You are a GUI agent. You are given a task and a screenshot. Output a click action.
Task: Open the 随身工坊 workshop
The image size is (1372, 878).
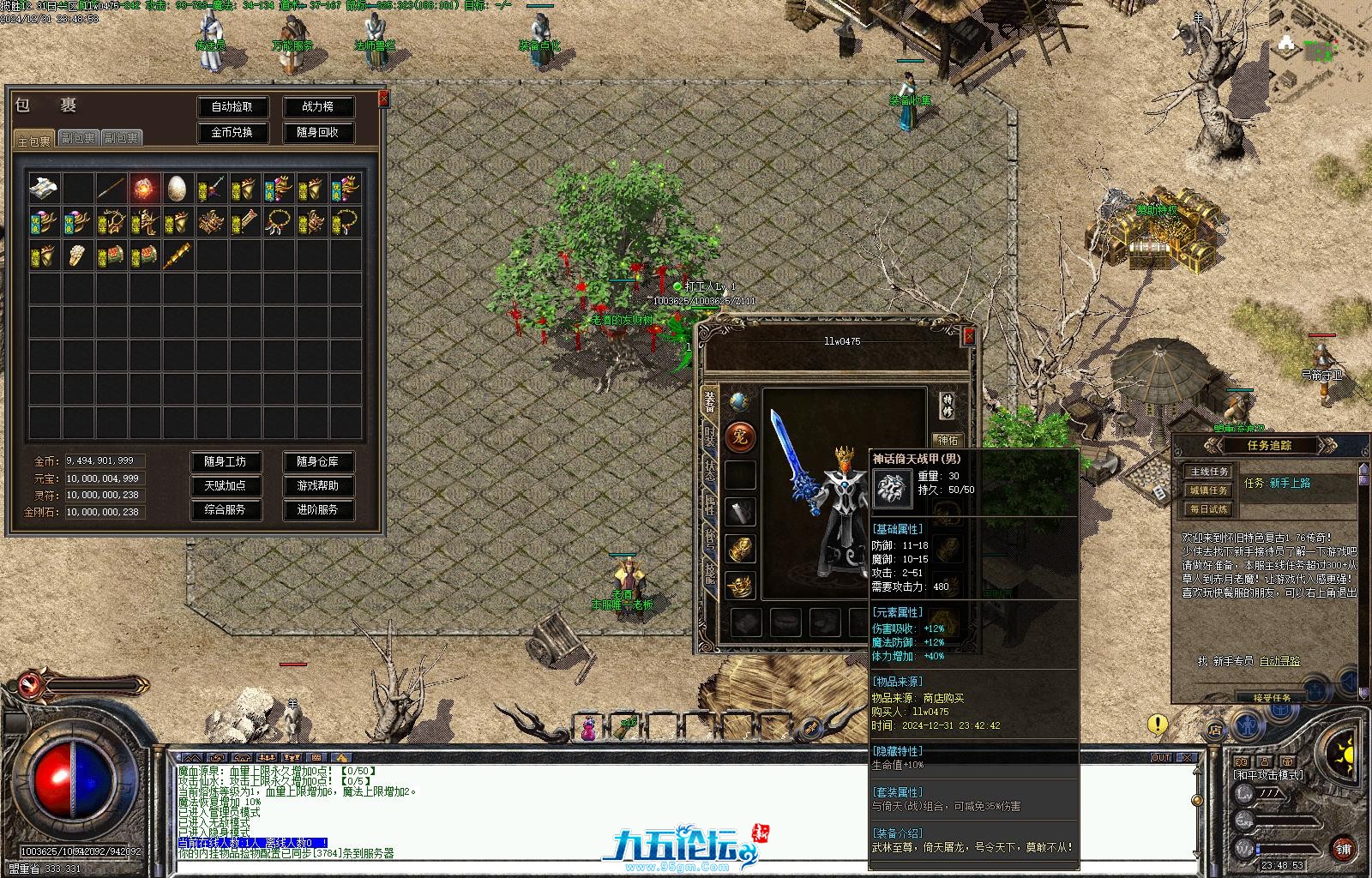[x=225, y=462]
